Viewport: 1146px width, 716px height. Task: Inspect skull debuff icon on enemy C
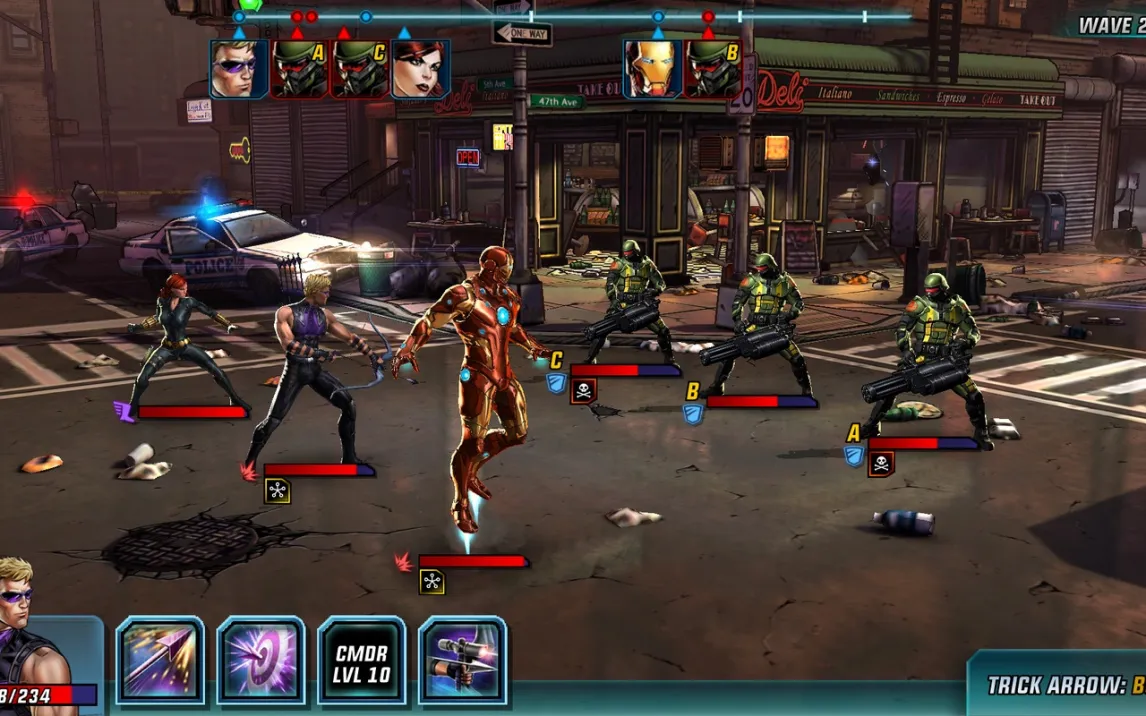583,391
